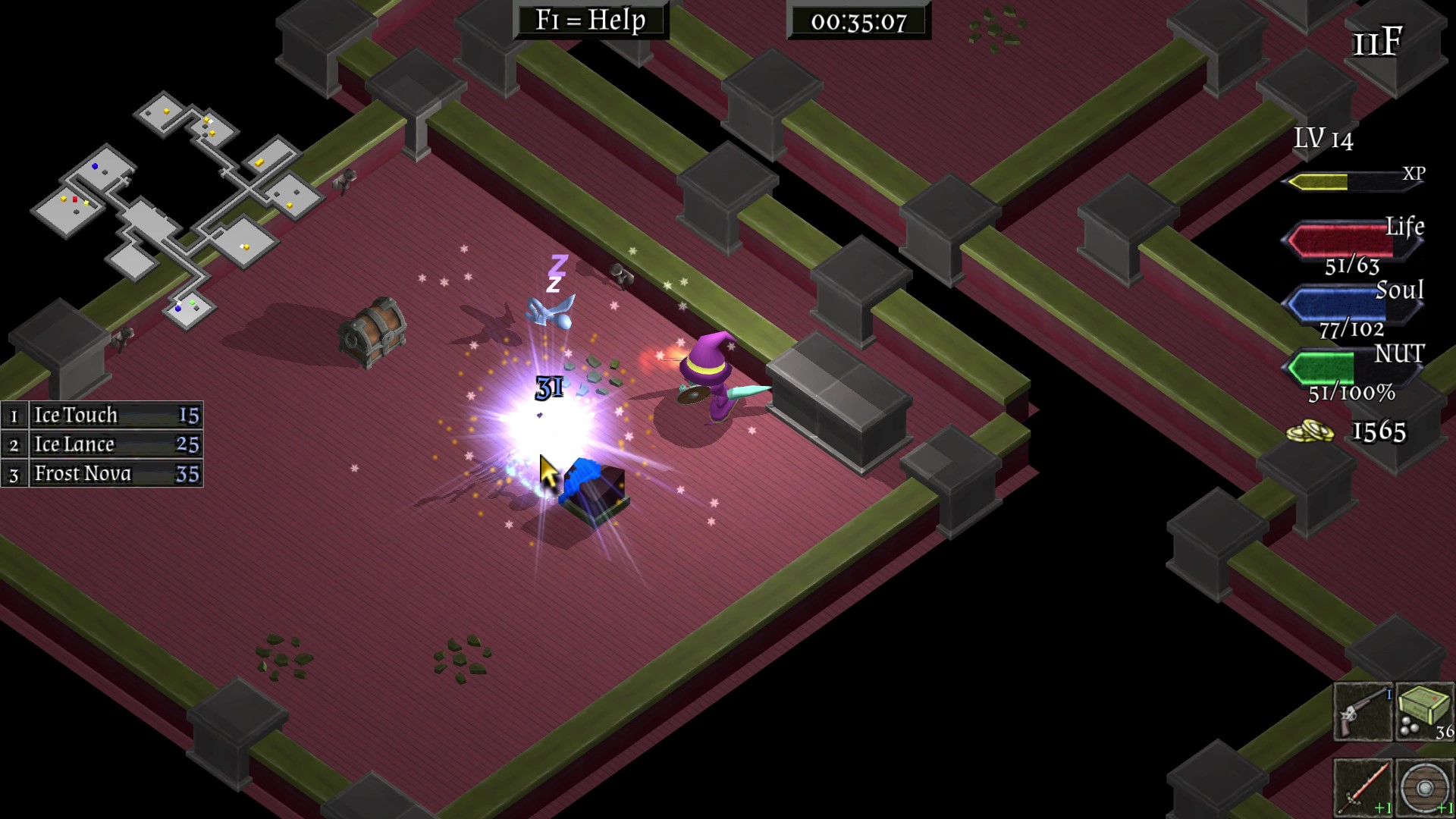
Task: Click the Ice Touch skill slot 1
Action: click(102, 415)
